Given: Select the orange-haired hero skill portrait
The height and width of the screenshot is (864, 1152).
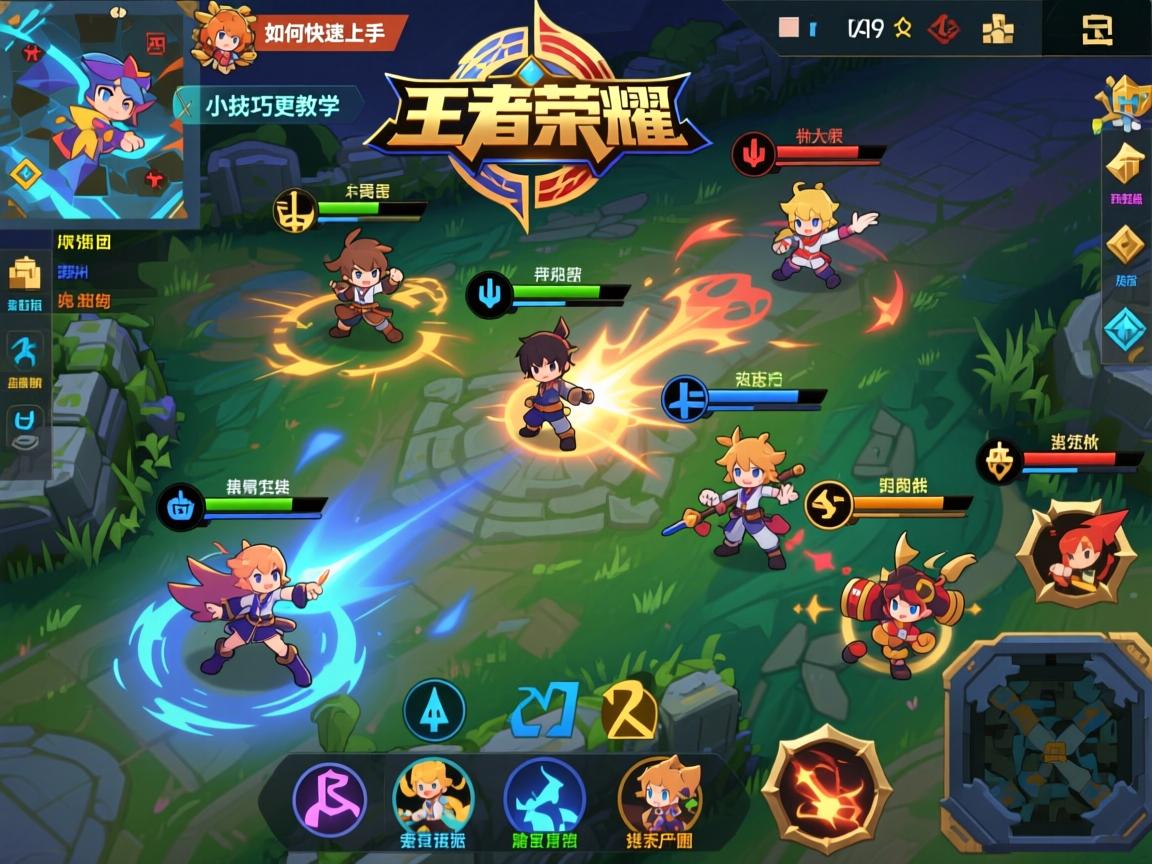Looking at the screenshot, I should [x=660, y=797].
